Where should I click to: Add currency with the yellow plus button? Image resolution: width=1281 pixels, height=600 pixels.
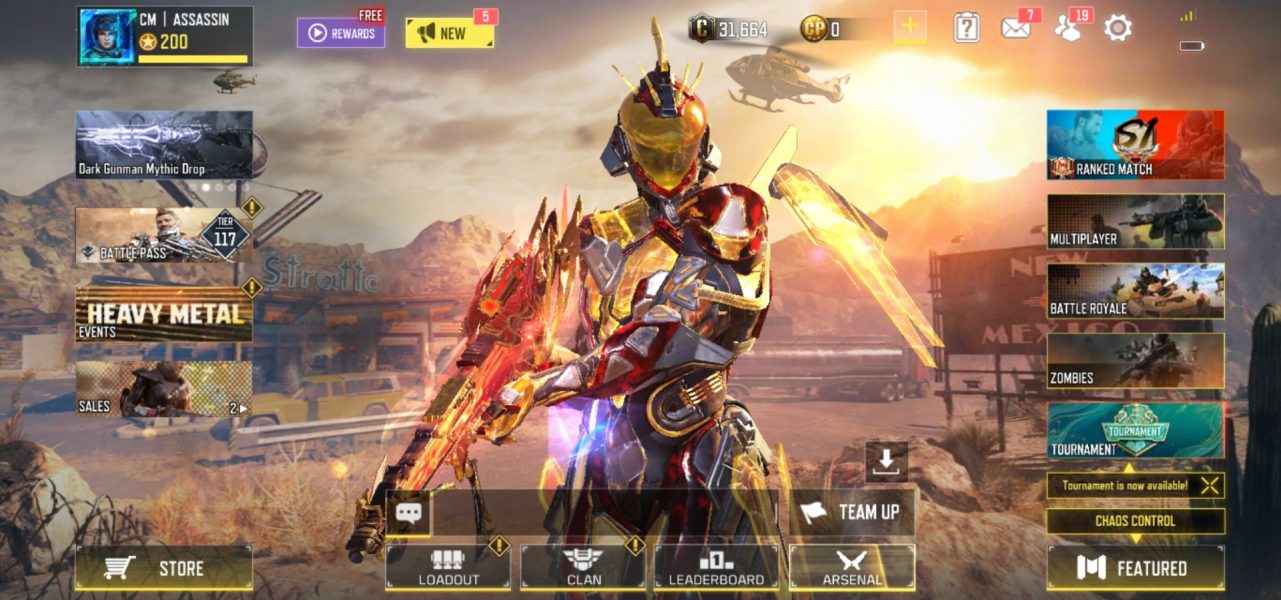(910, 28)
